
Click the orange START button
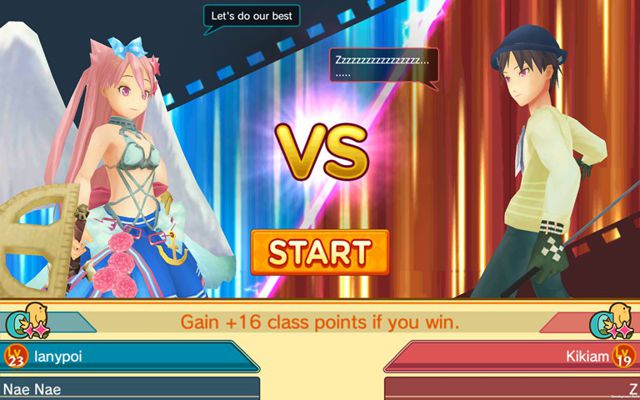(x=319, y=250)
